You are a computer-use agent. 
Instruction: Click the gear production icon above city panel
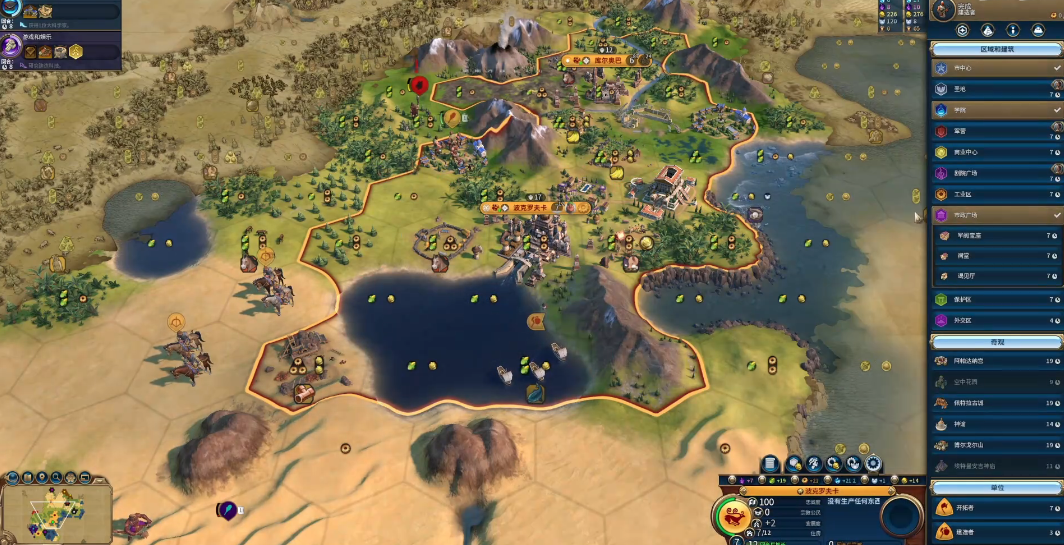873,463
